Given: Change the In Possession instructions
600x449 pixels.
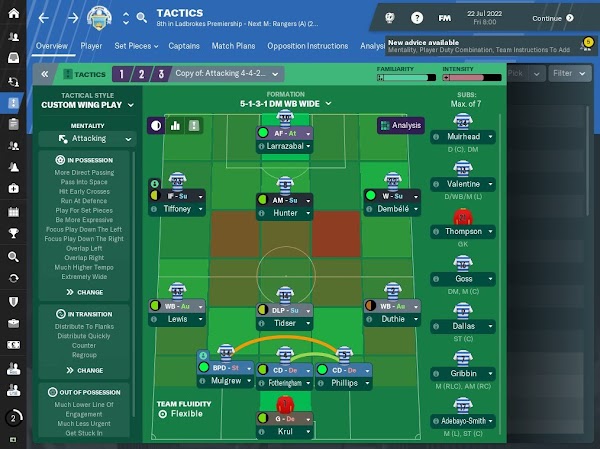Looking at the screenshot, I should pos(85,292).
